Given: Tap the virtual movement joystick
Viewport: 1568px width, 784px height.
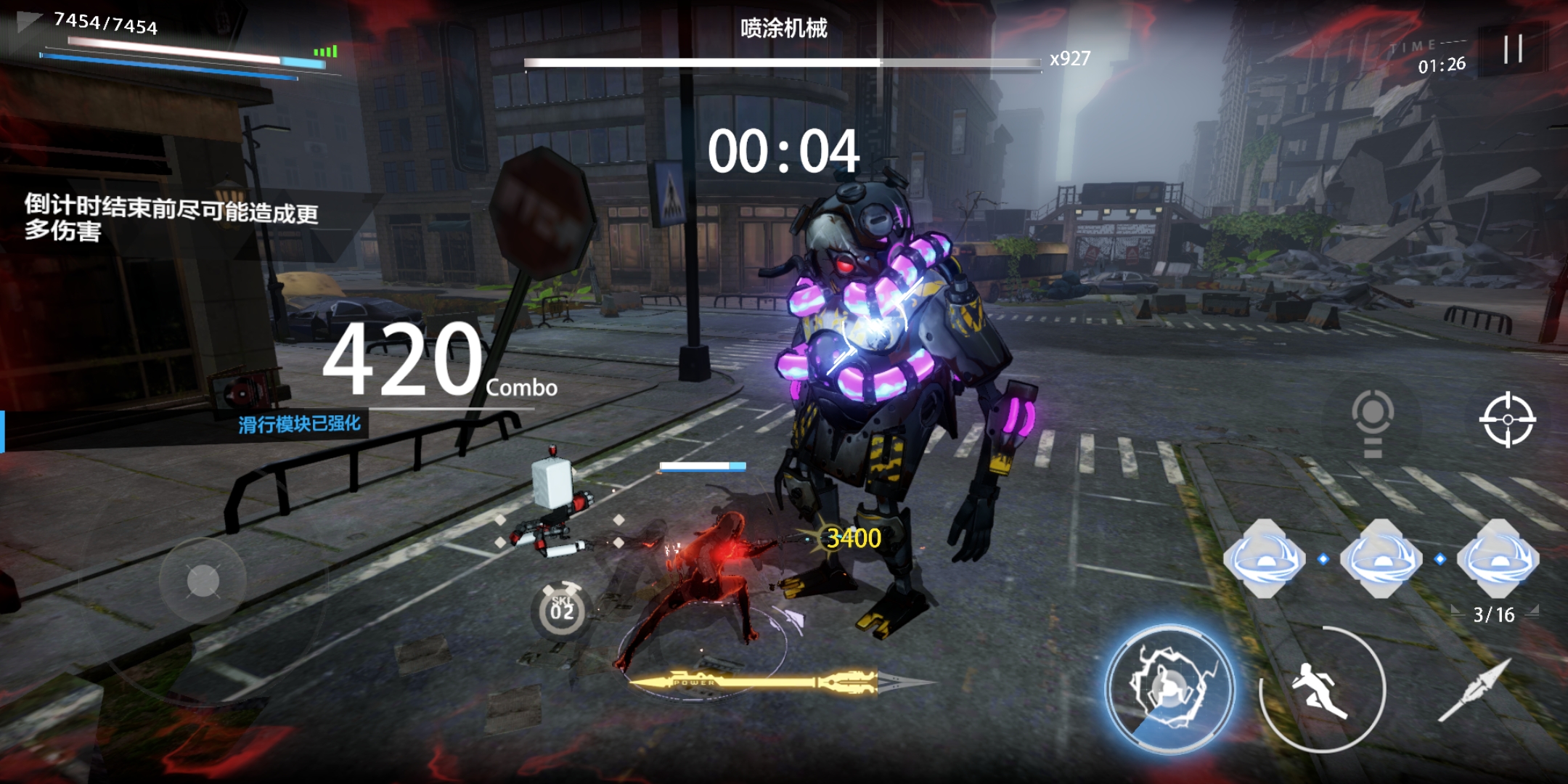Looking at the screenshot, I should click(x=203, y=581).
